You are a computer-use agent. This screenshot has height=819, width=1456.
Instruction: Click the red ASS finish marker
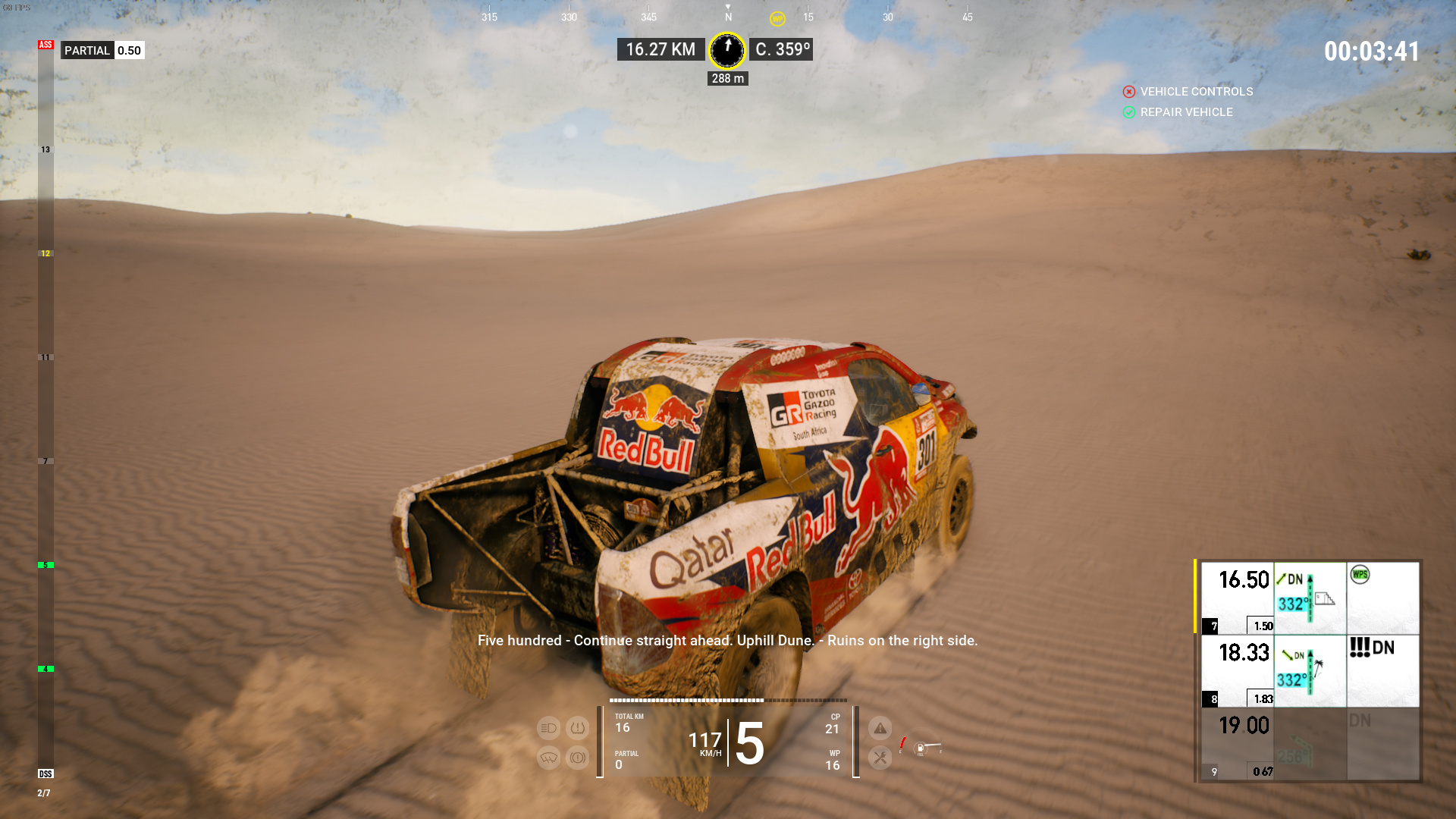pyautogui.click(x=45, y=45)
